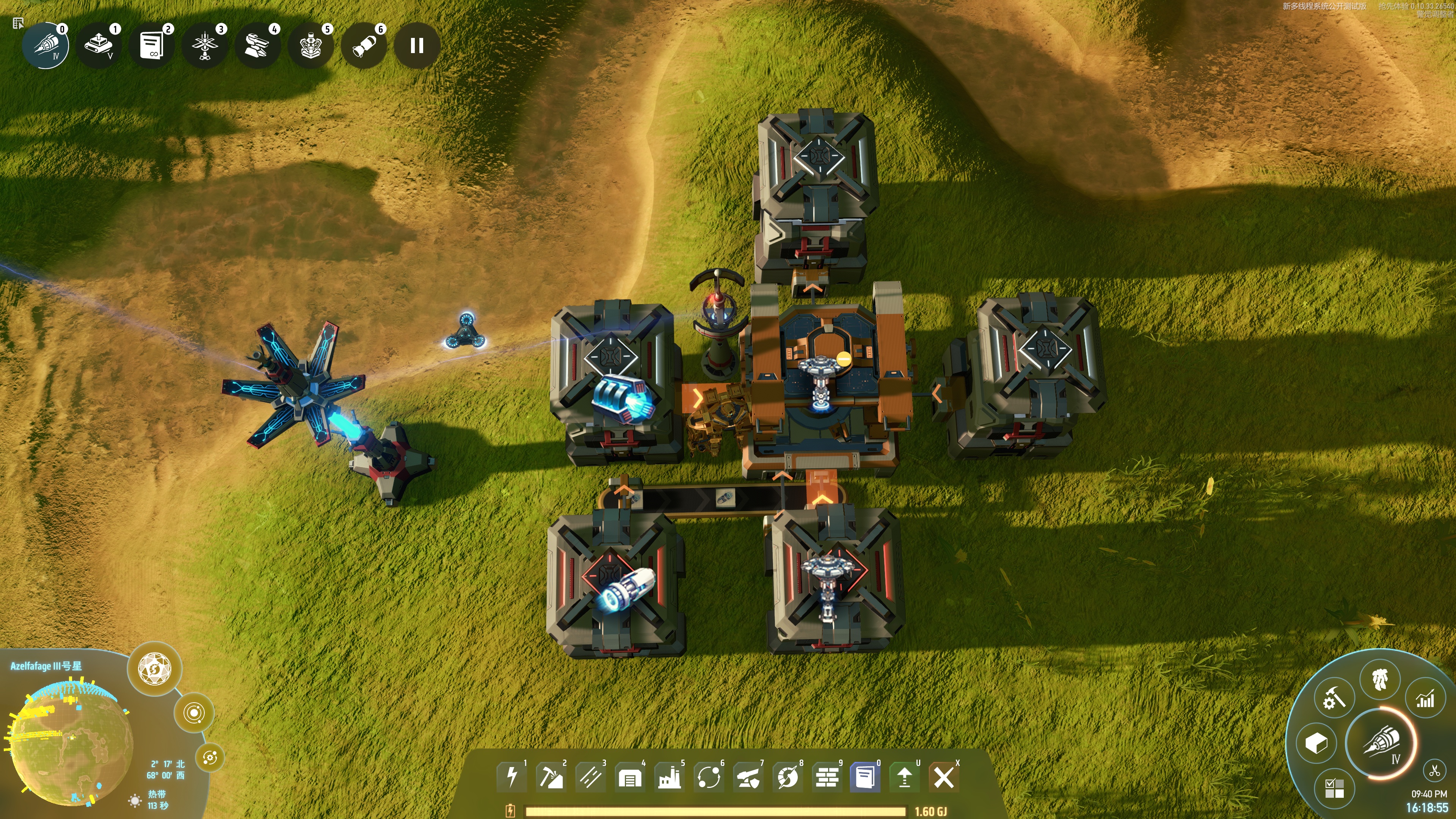Open the defense turret build category
Viewport: 1456px width, 819px height.
coord(748,778)
